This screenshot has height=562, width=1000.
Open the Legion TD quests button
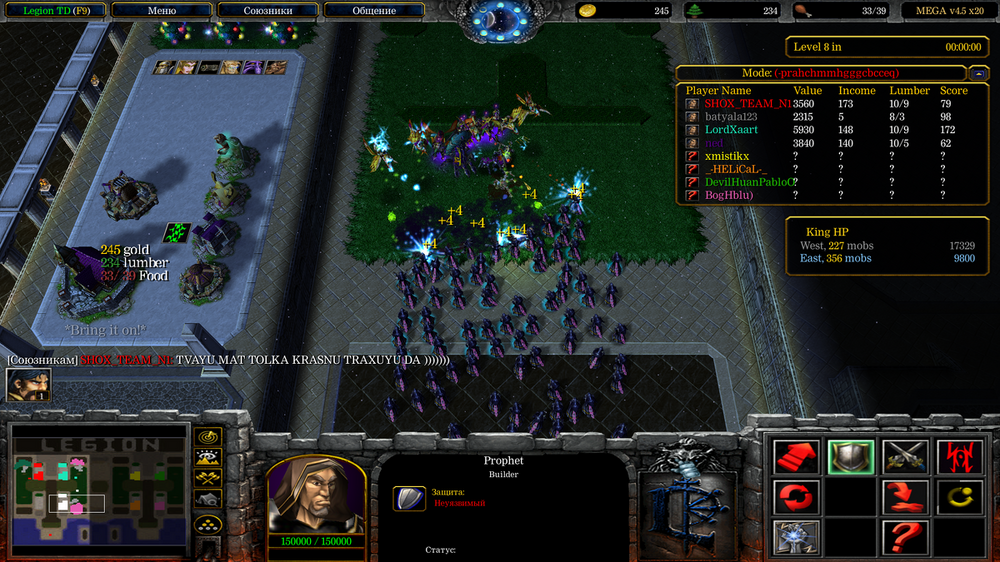coord(52,11)
